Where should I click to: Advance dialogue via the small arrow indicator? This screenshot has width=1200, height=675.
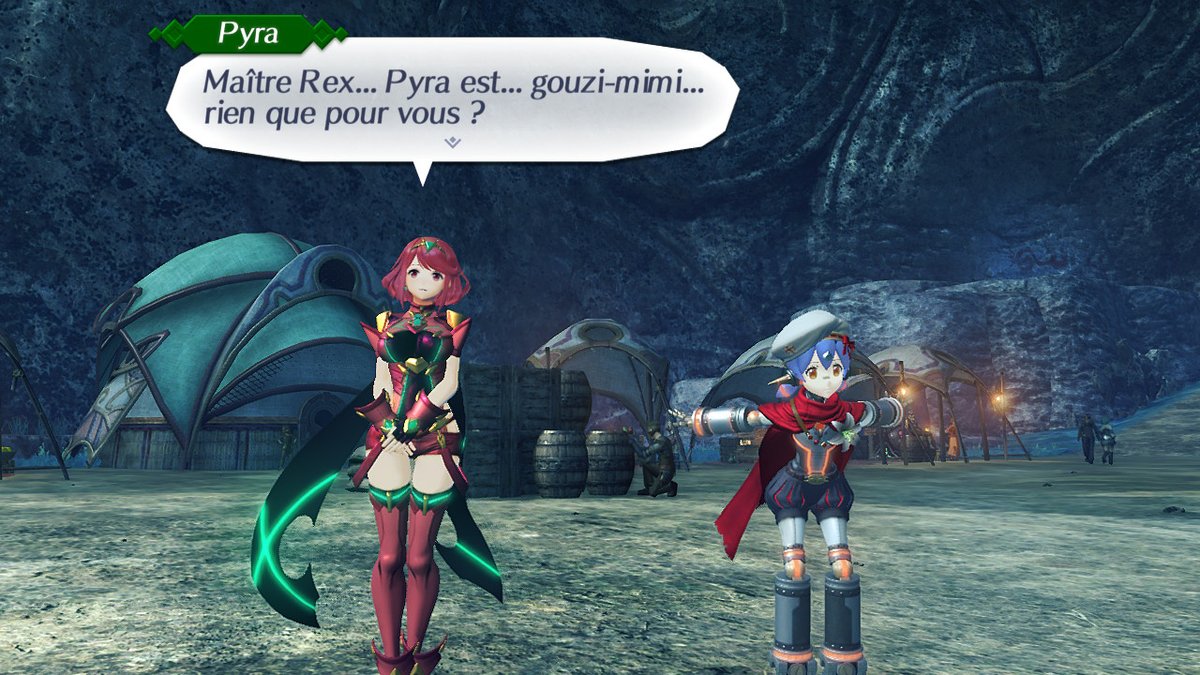click(452, 143)
